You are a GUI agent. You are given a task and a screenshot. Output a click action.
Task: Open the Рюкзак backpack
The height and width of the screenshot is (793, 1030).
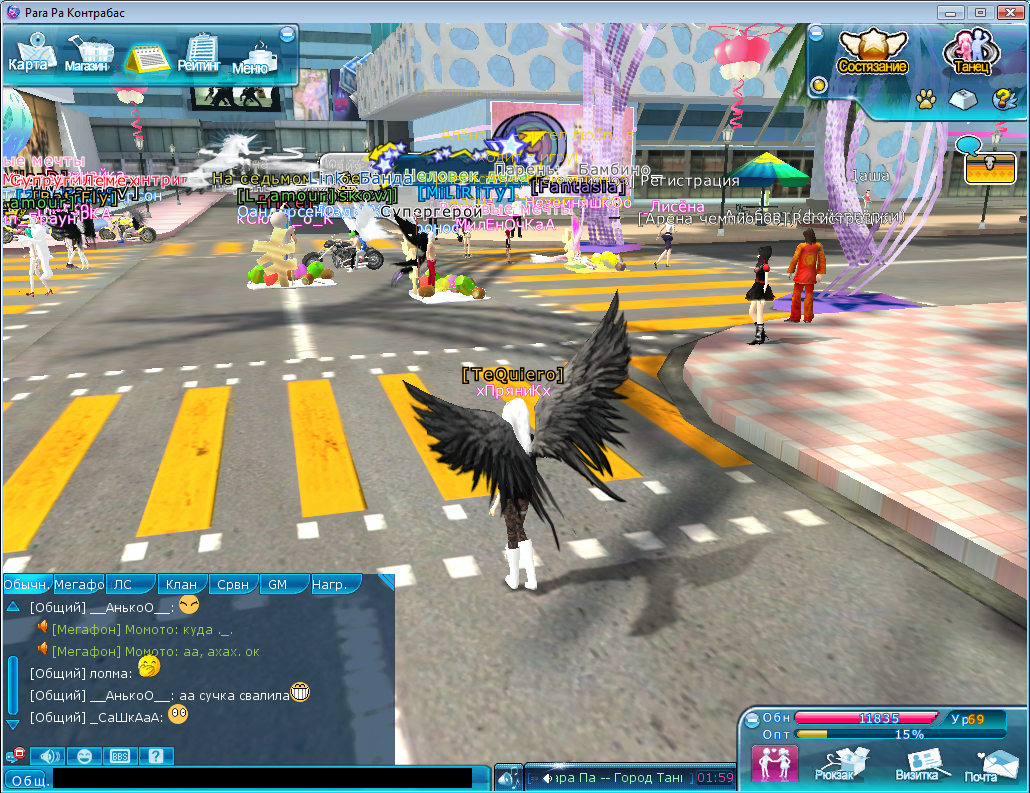(835, 763)
